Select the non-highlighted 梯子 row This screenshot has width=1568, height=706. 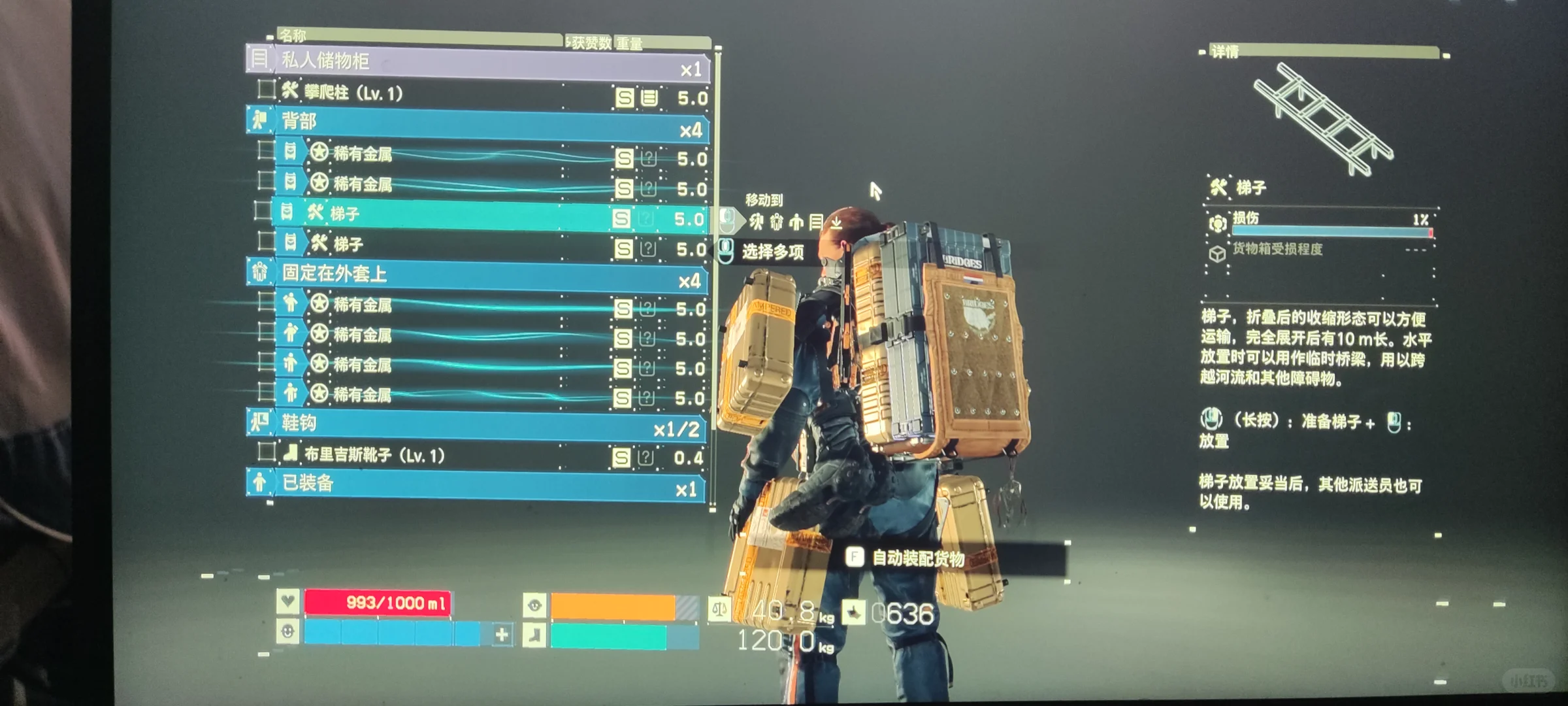tap(457, 245)
